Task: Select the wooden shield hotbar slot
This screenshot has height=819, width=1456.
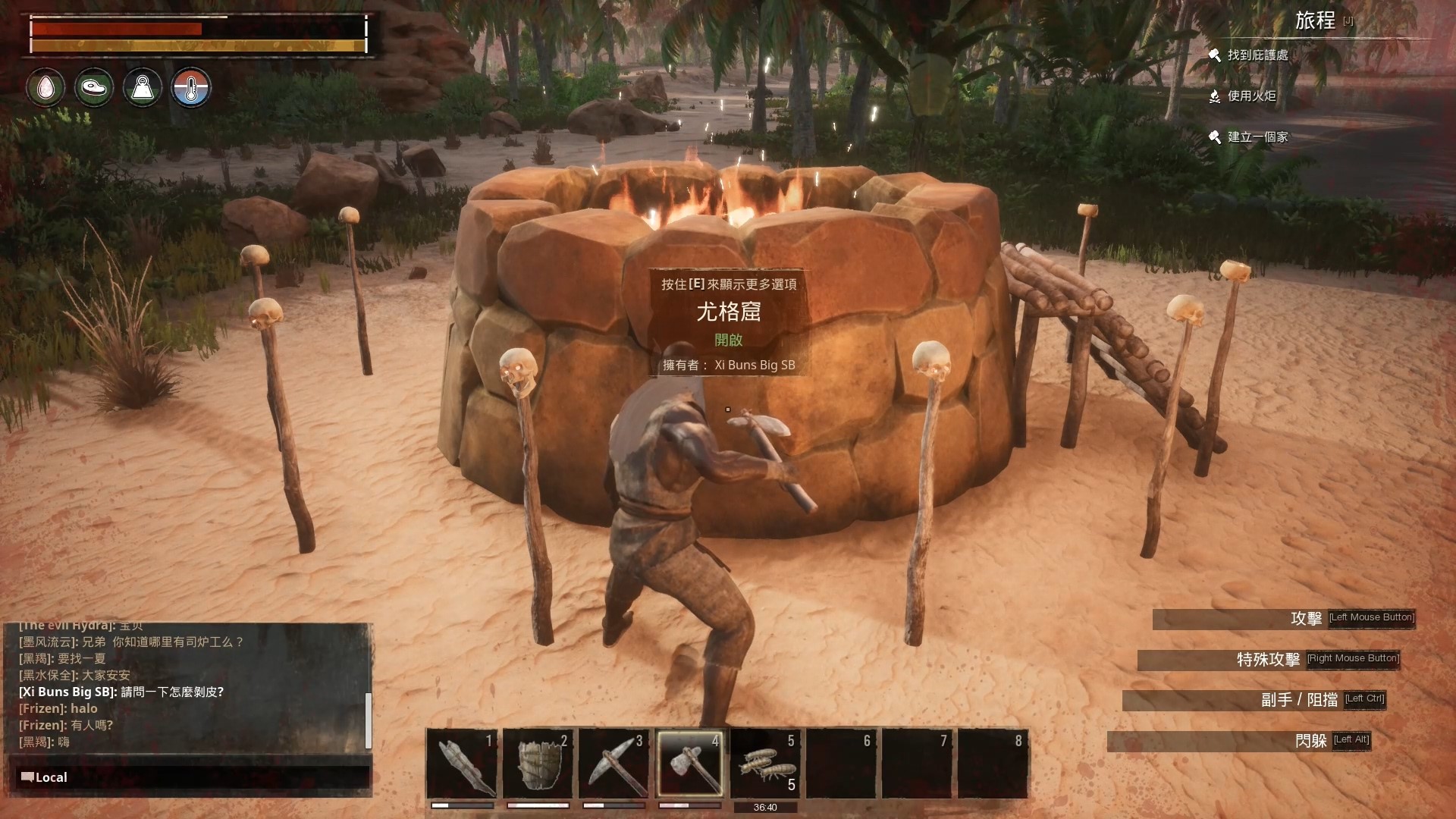Action: [538, 763]
